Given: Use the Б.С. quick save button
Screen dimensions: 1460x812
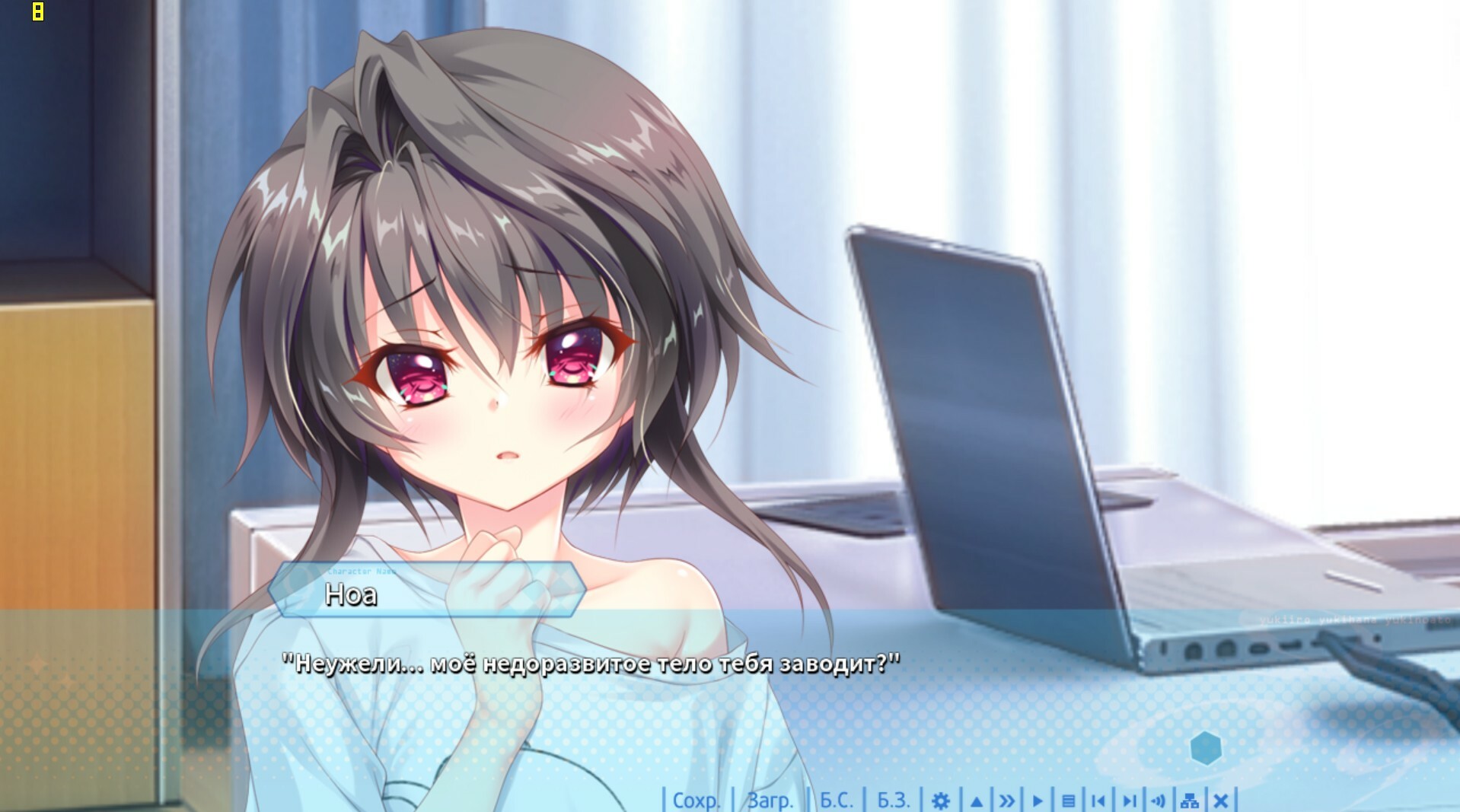Looking at the screenshot, I should [836, 801].
